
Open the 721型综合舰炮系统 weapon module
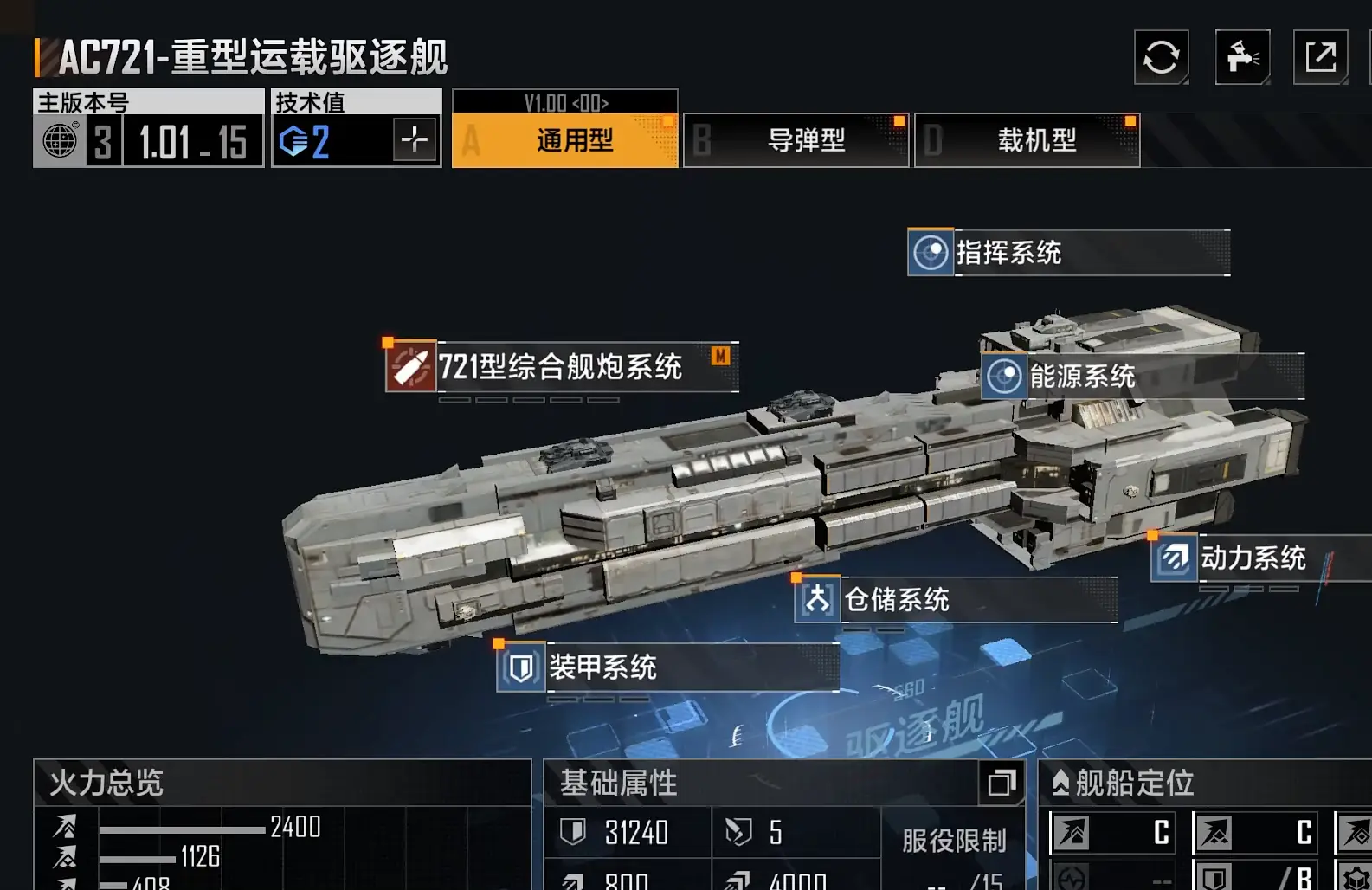coord(561,367)
